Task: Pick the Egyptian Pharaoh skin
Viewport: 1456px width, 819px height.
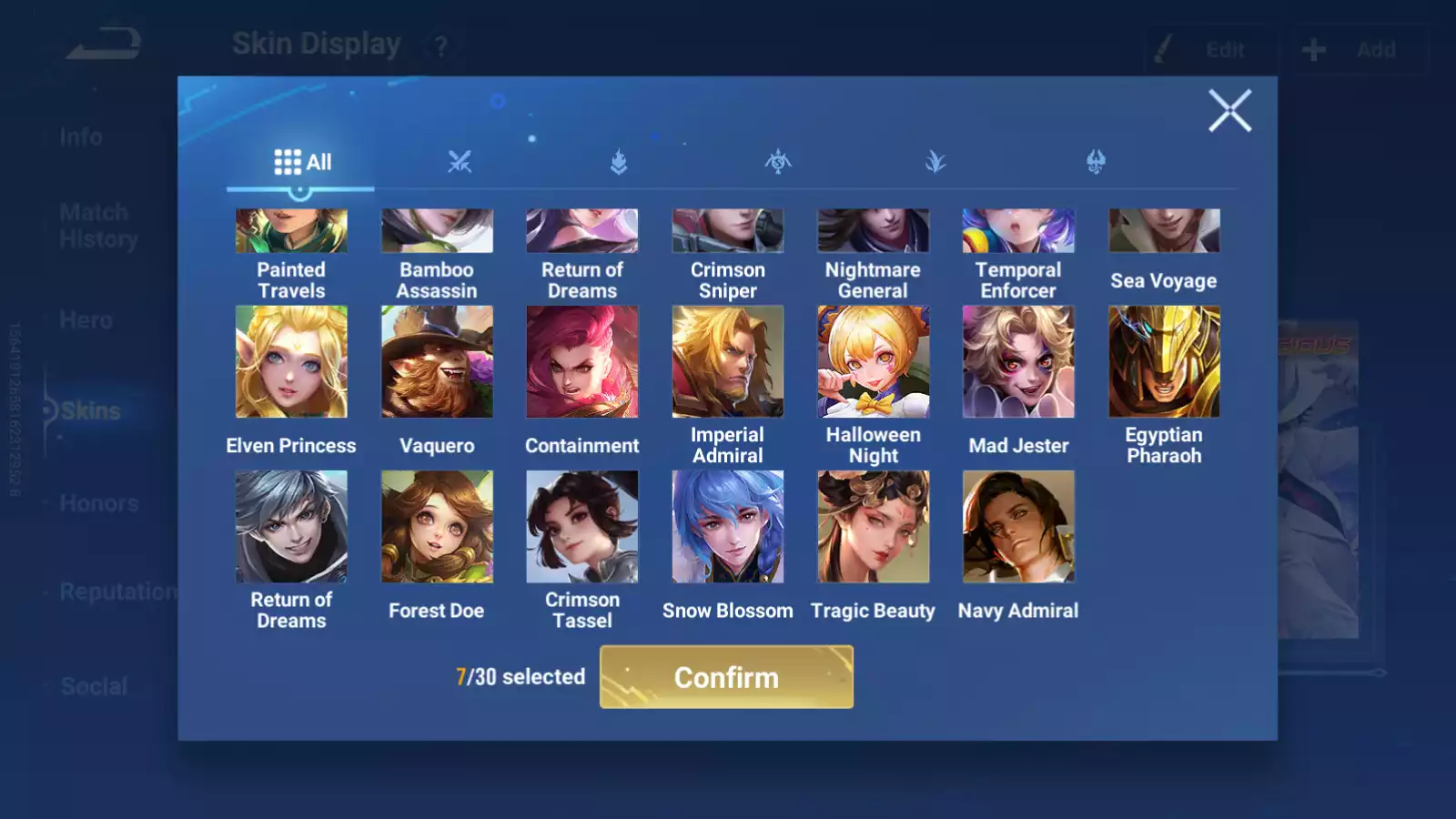Action: click(x=1164, y=362)
